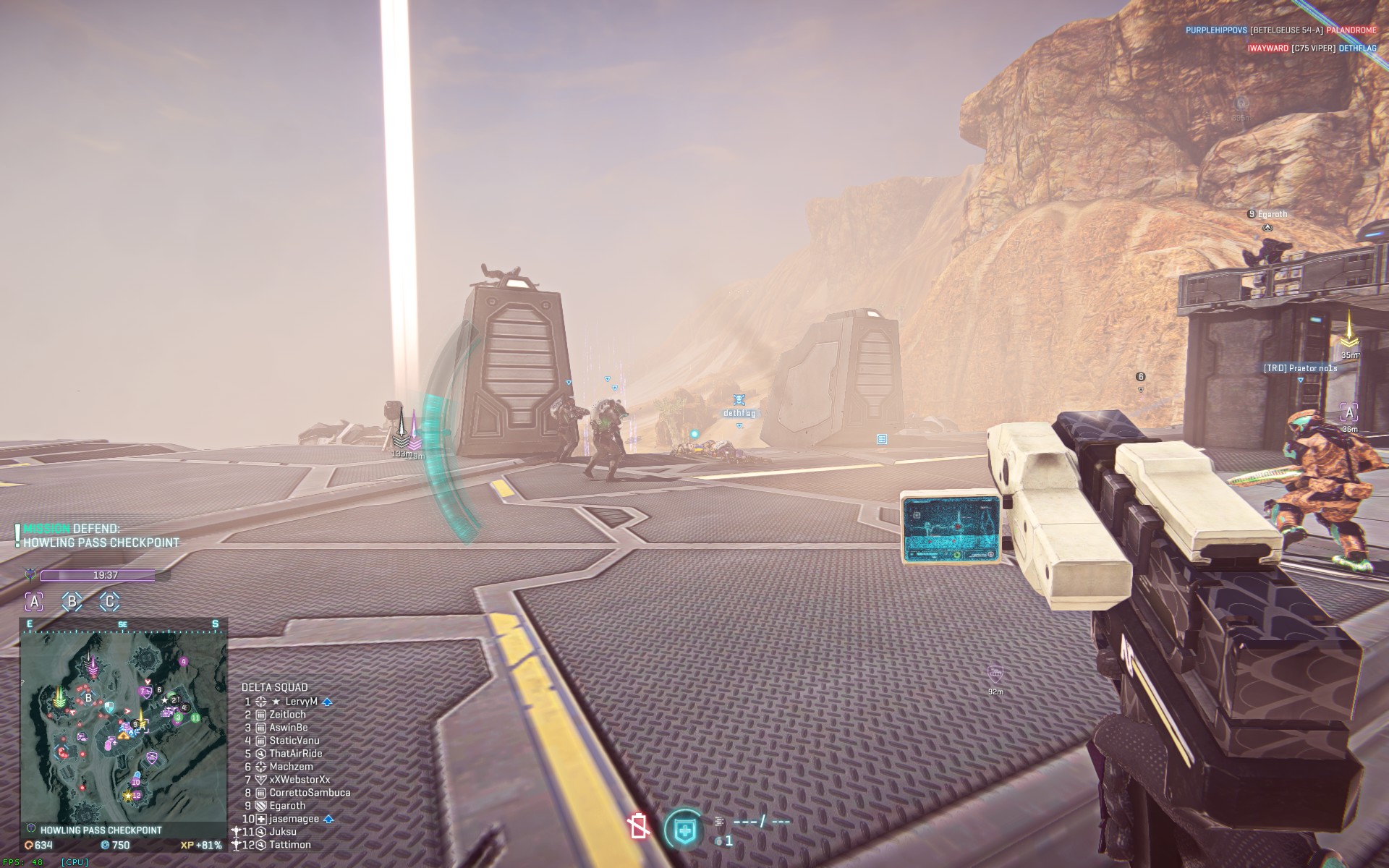
Task: Choose ThatAirRide from the squad list
Action: coord(295,754)
